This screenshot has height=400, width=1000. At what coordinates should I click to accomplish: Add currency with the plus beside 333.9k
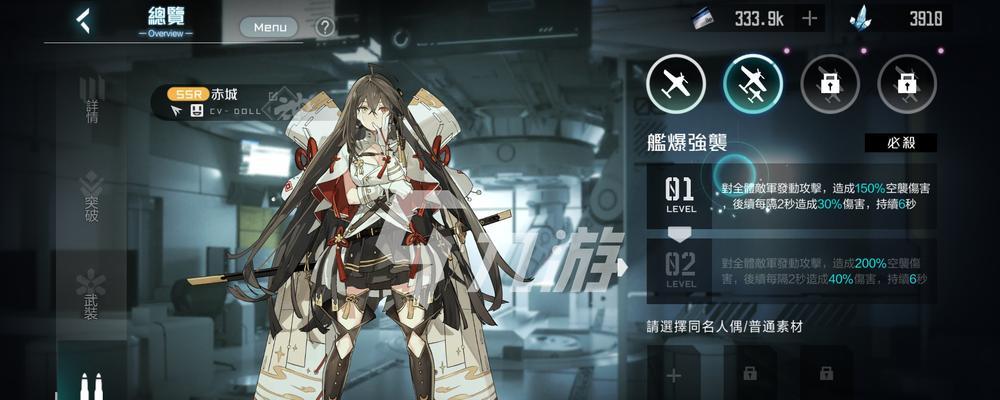810,18
